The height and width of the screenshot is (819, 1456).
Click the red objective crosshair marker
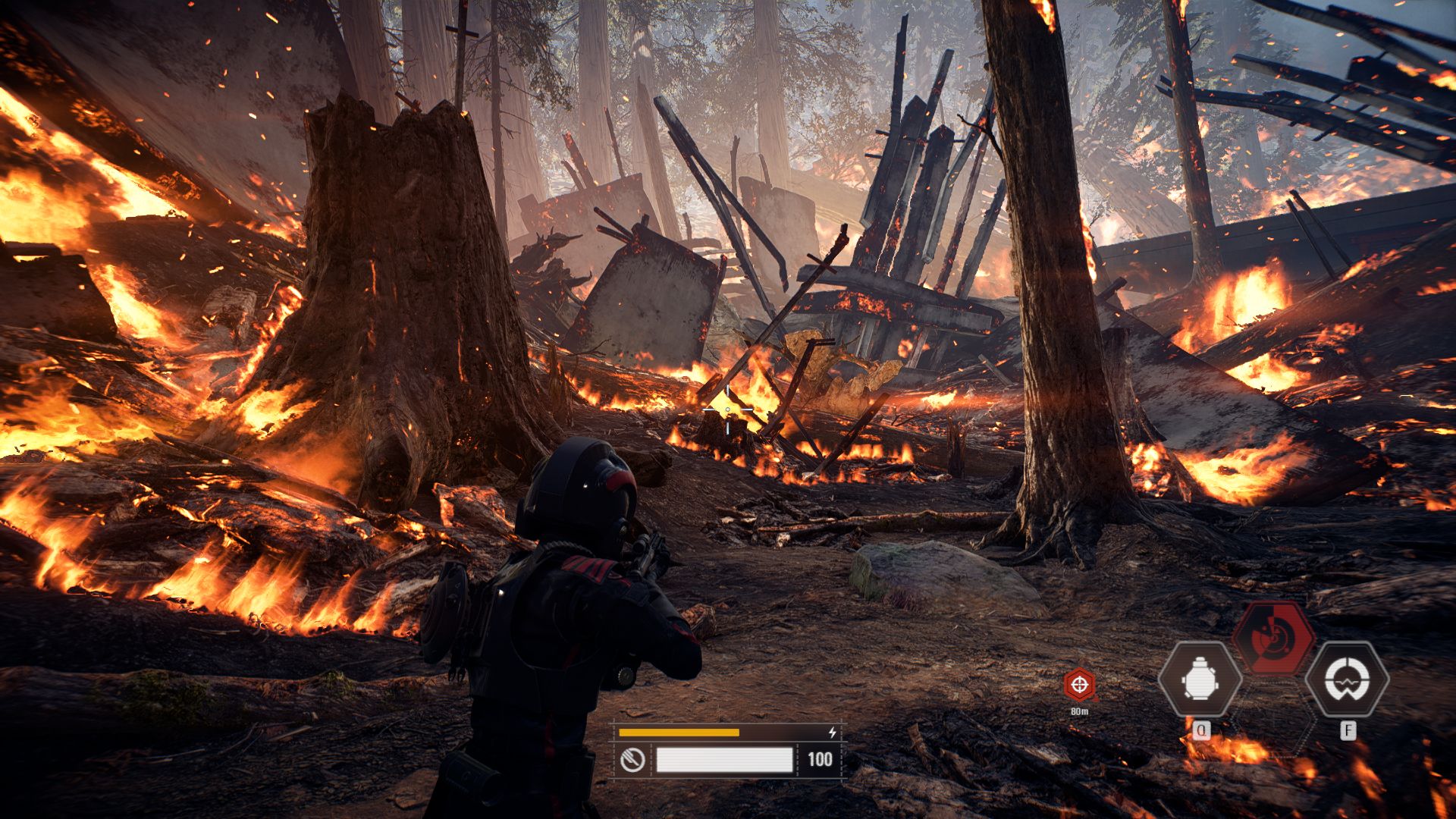point(1079,685)
